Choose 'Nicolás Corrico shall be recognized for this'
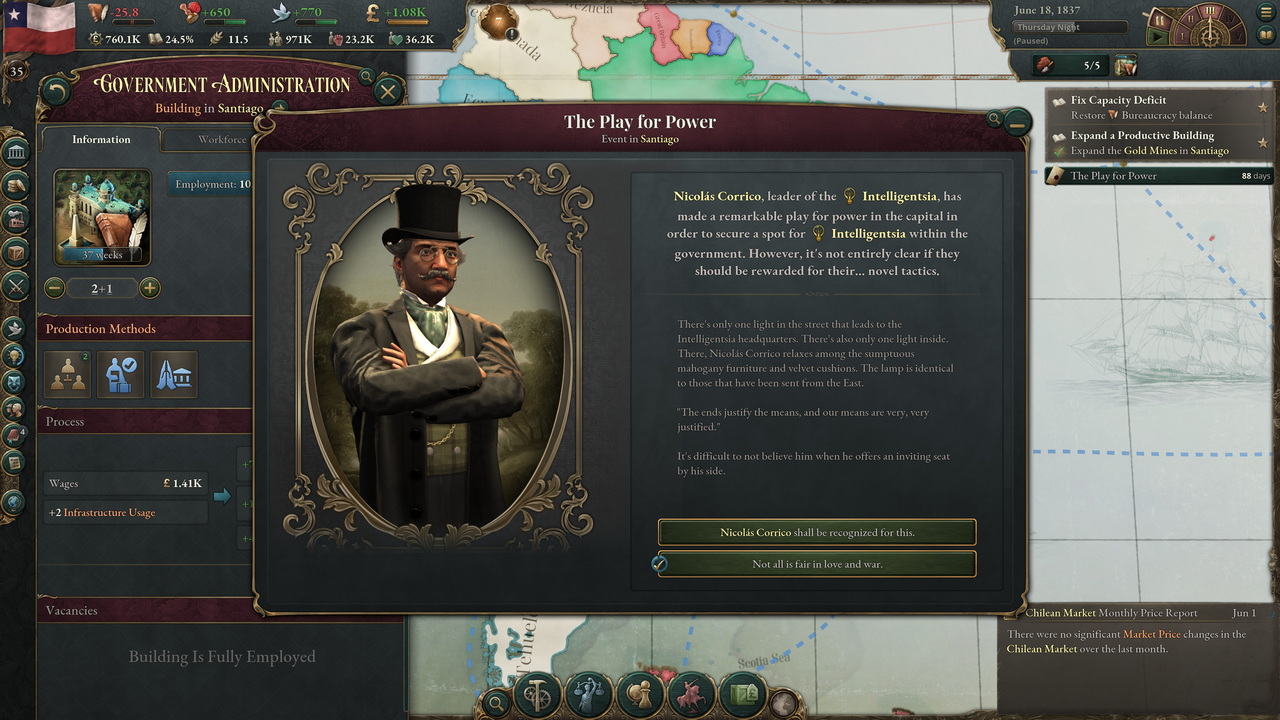Screen dimensions: 1280x720 coord(816,532)
